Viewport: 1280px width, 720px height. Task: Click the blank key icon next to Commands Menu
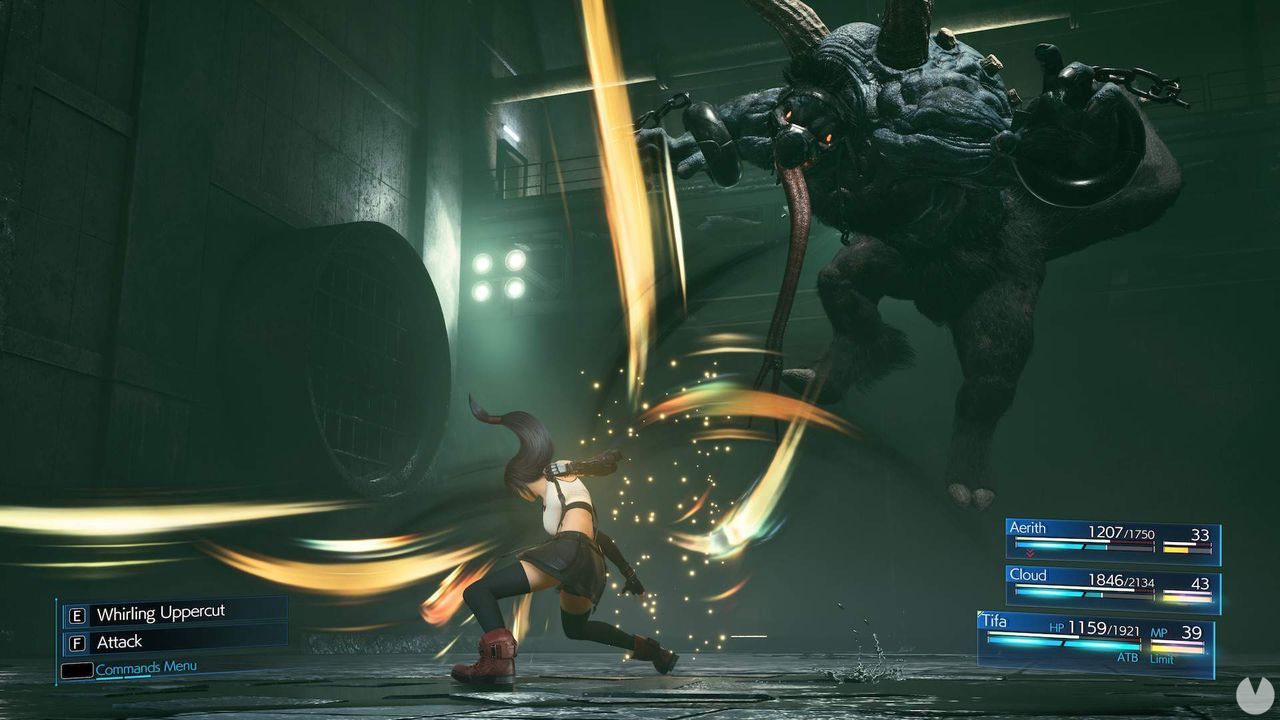(77, 670)
